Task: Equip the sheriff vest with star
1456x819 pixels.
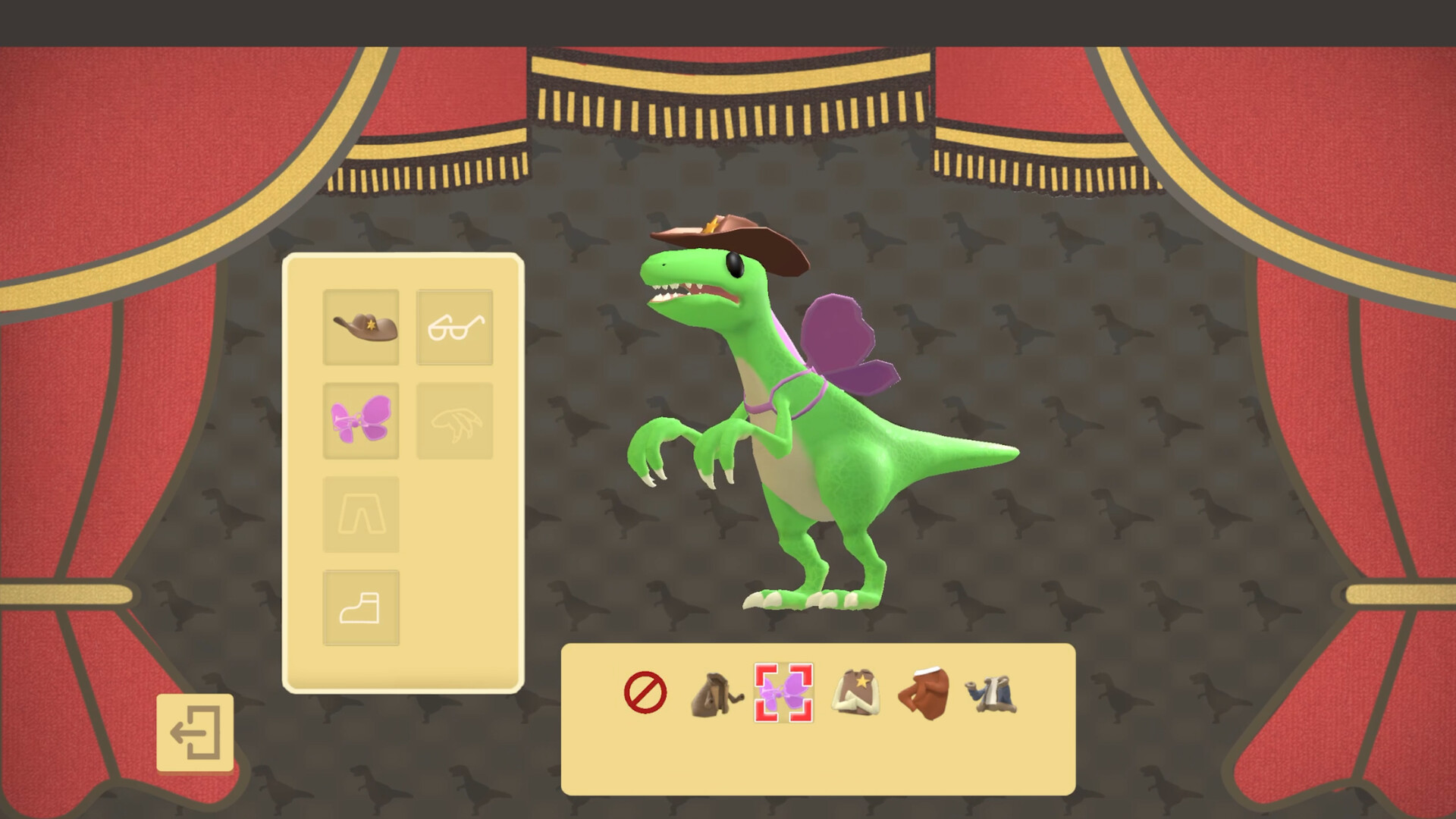Action: [x=855, y=692]
